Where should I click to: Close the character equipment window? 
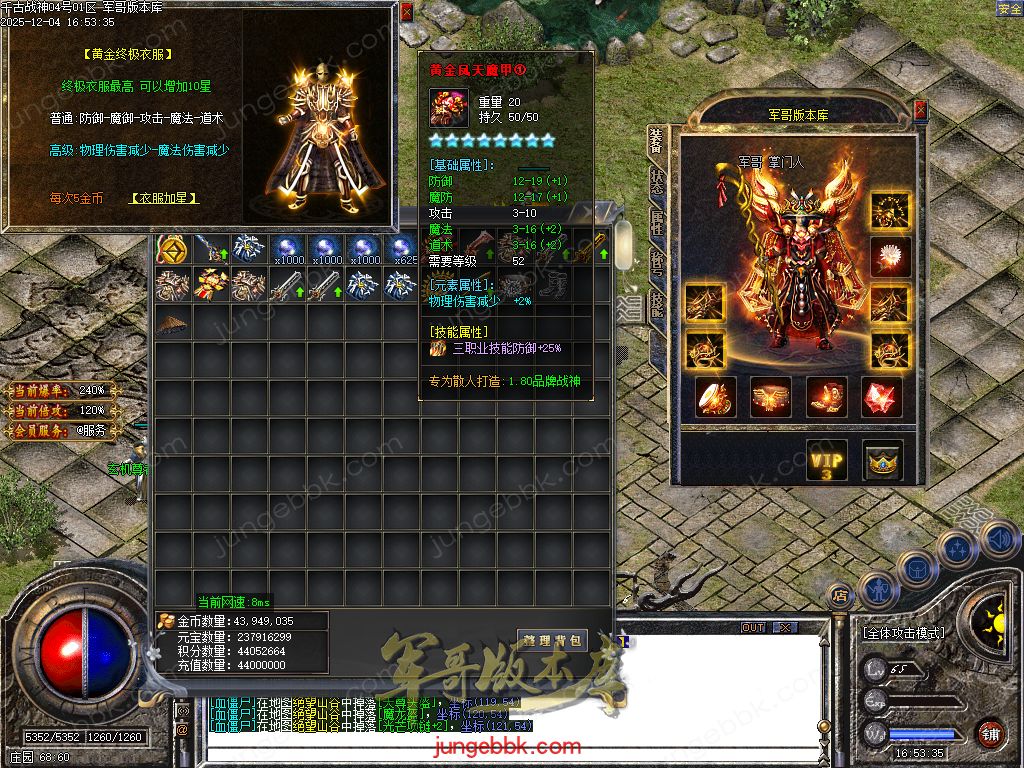920,109
